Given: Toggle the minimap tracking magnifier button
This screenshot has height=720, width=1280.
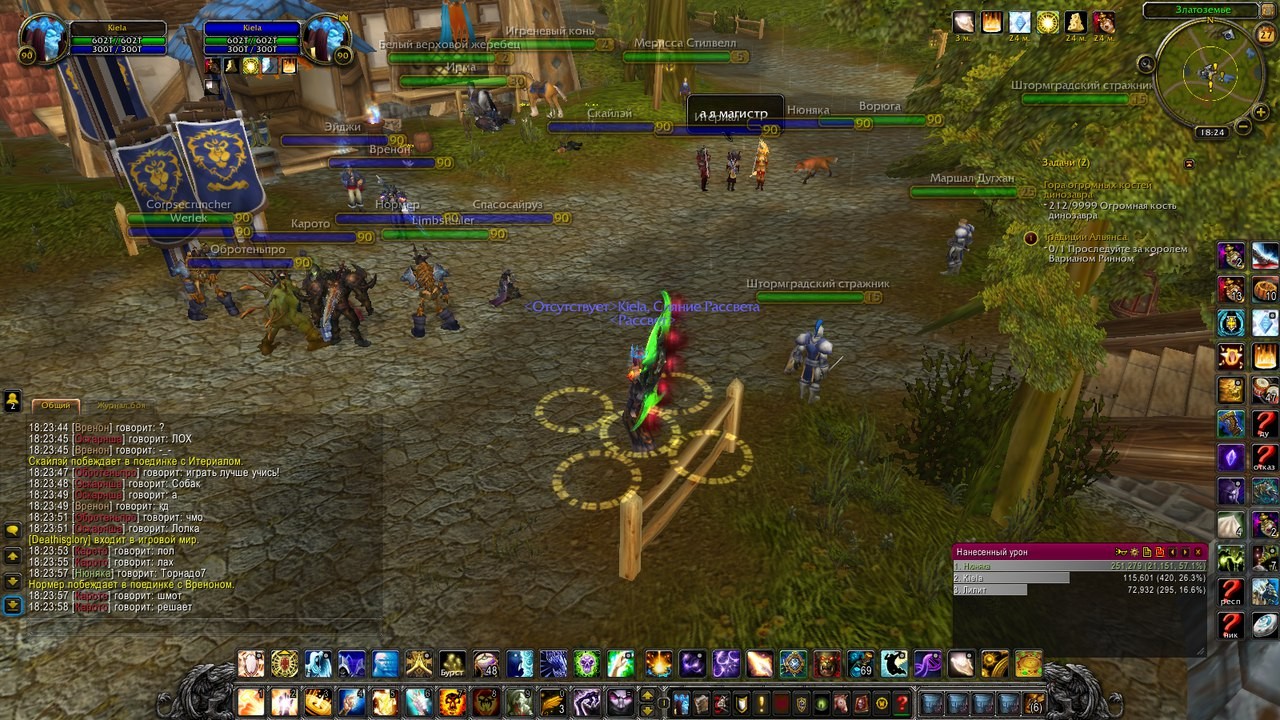Looking at the screenshot, I should [x=1147, y=64].
